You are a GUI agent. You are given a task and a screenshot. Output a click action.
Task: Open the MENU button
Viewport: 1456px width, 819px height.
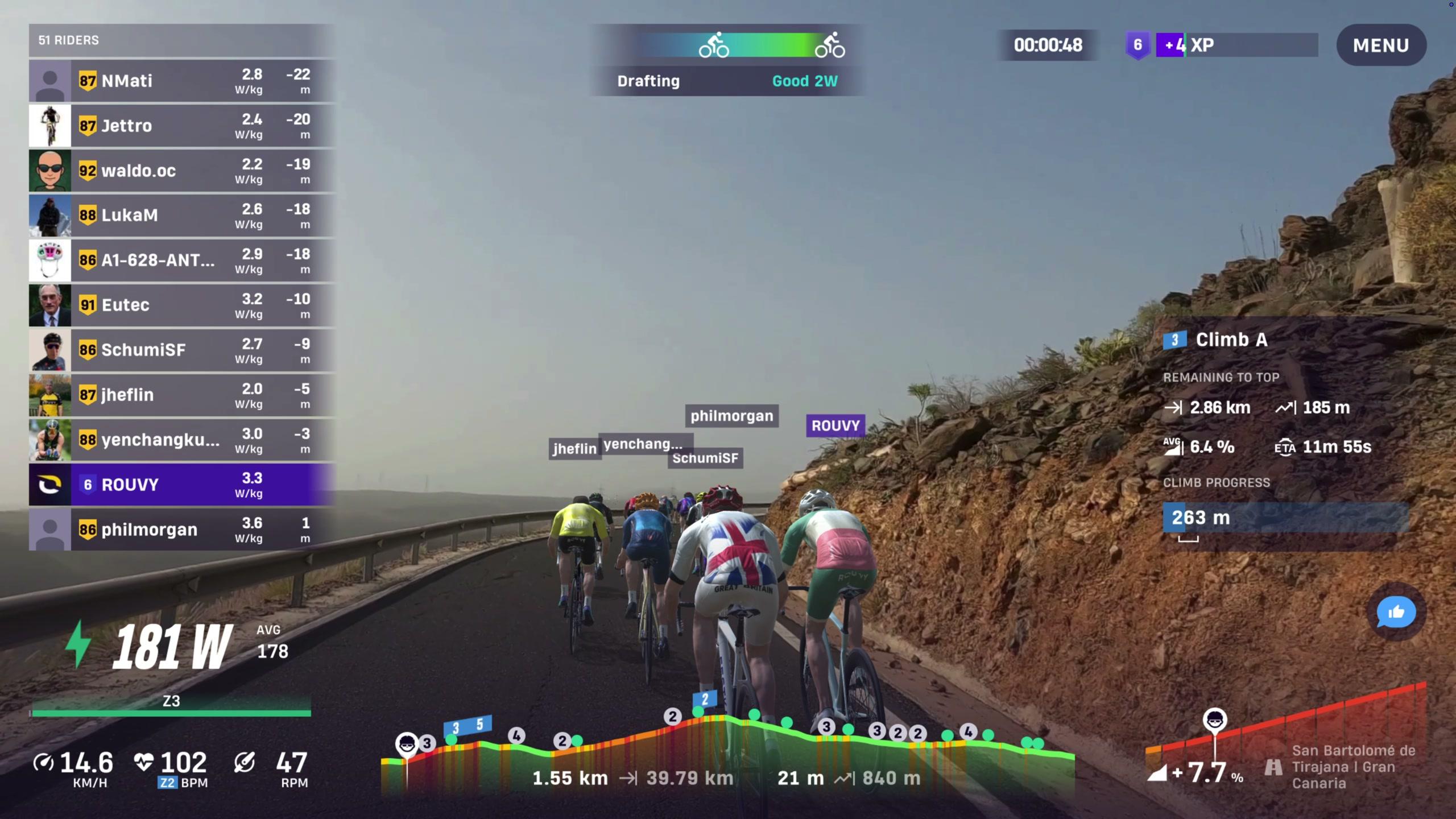[1380, 45]
